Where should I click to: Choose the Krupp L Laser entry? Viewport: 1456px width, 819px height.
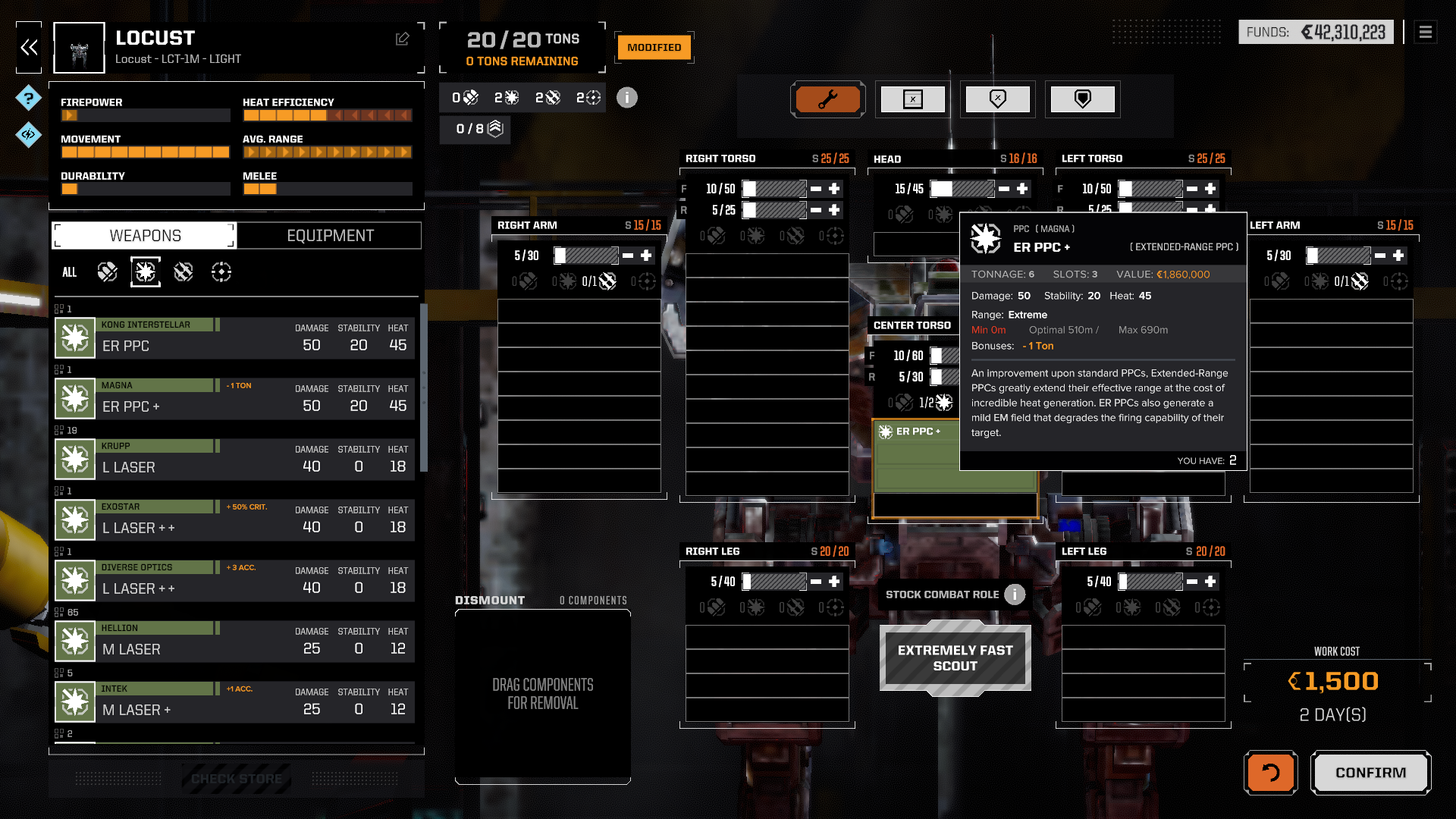[235, 459]
